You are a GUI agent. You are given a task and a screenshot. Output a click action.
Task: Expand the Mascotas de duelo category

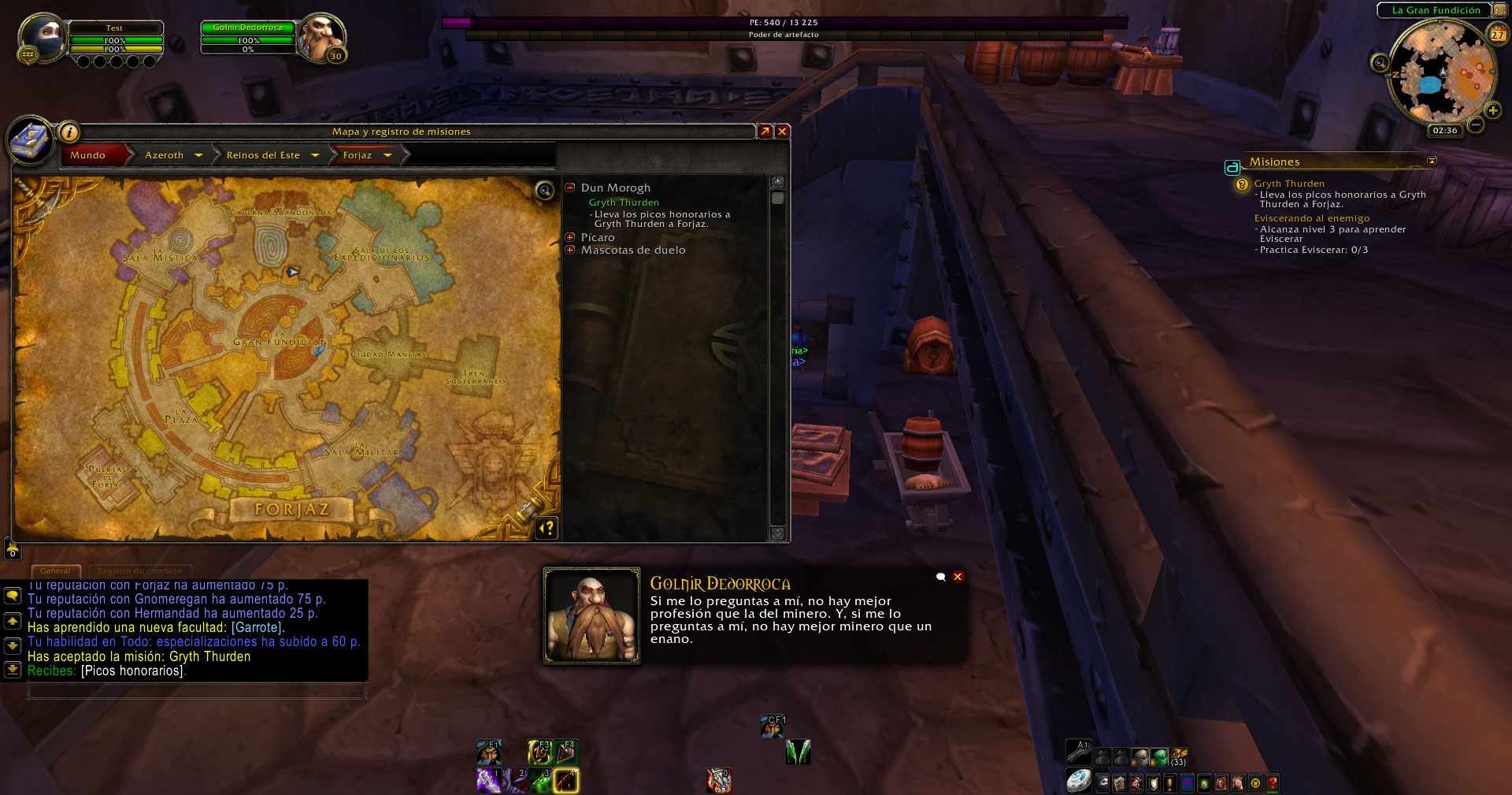pyautogui.click(x=570, y=250)
